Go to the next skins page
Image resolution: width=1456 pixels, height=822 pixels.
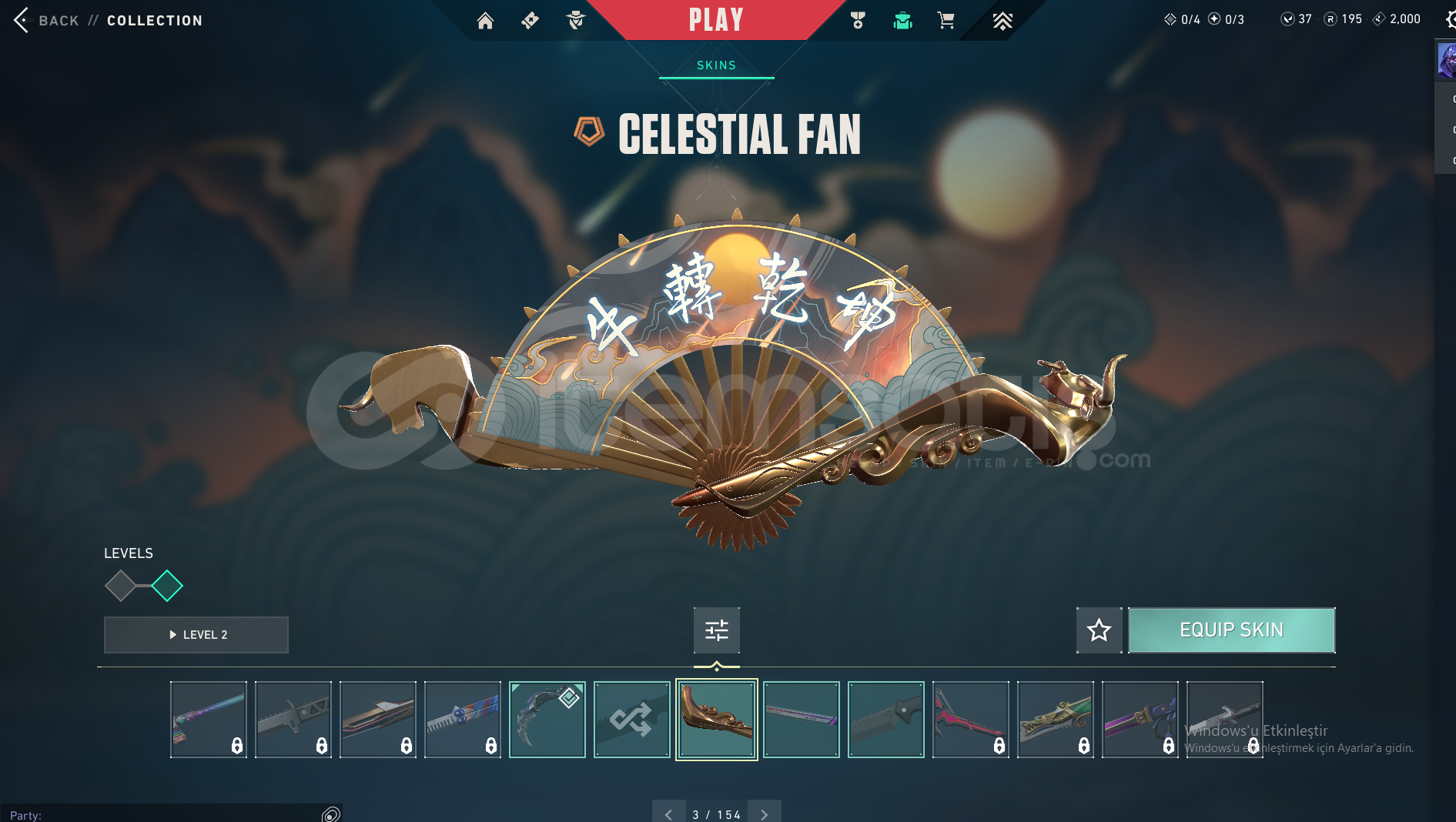click(764, 814)
